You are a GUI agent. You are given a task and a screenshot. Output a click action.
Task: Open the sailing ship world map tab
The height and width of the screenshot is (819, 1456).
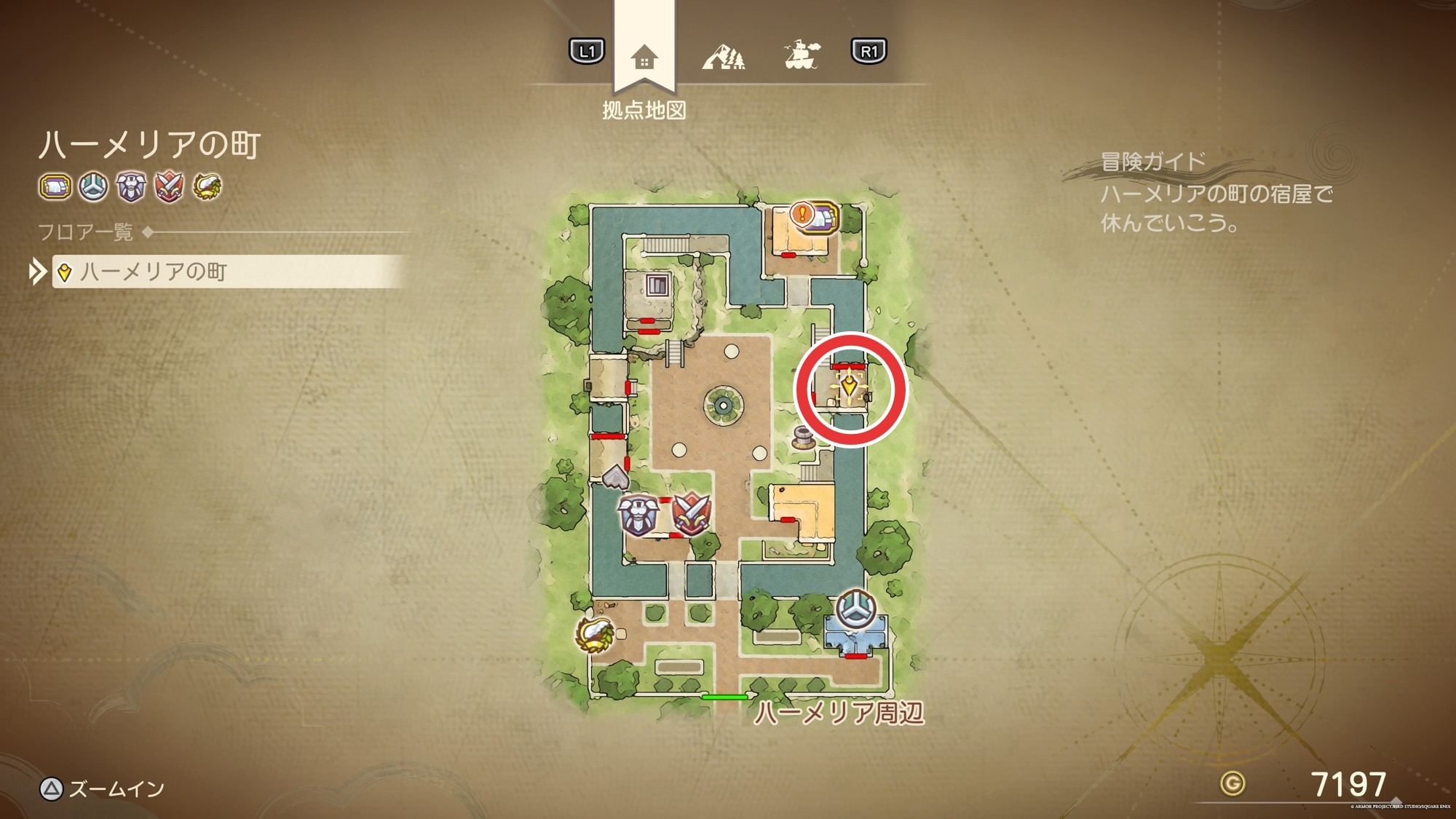802,55
